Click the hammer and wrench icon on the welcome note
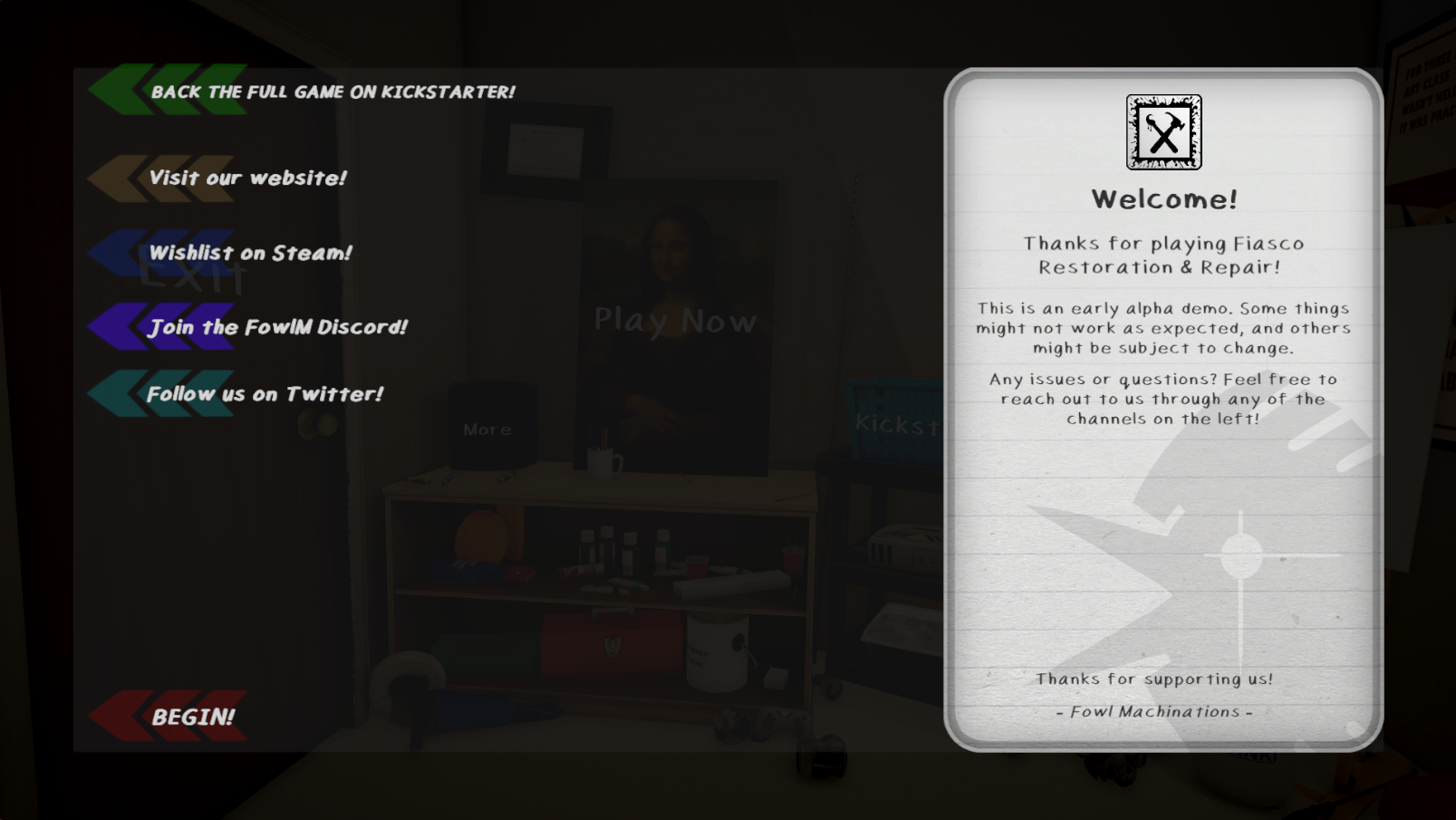The image size is (1456, 820). coord(1163,132)
